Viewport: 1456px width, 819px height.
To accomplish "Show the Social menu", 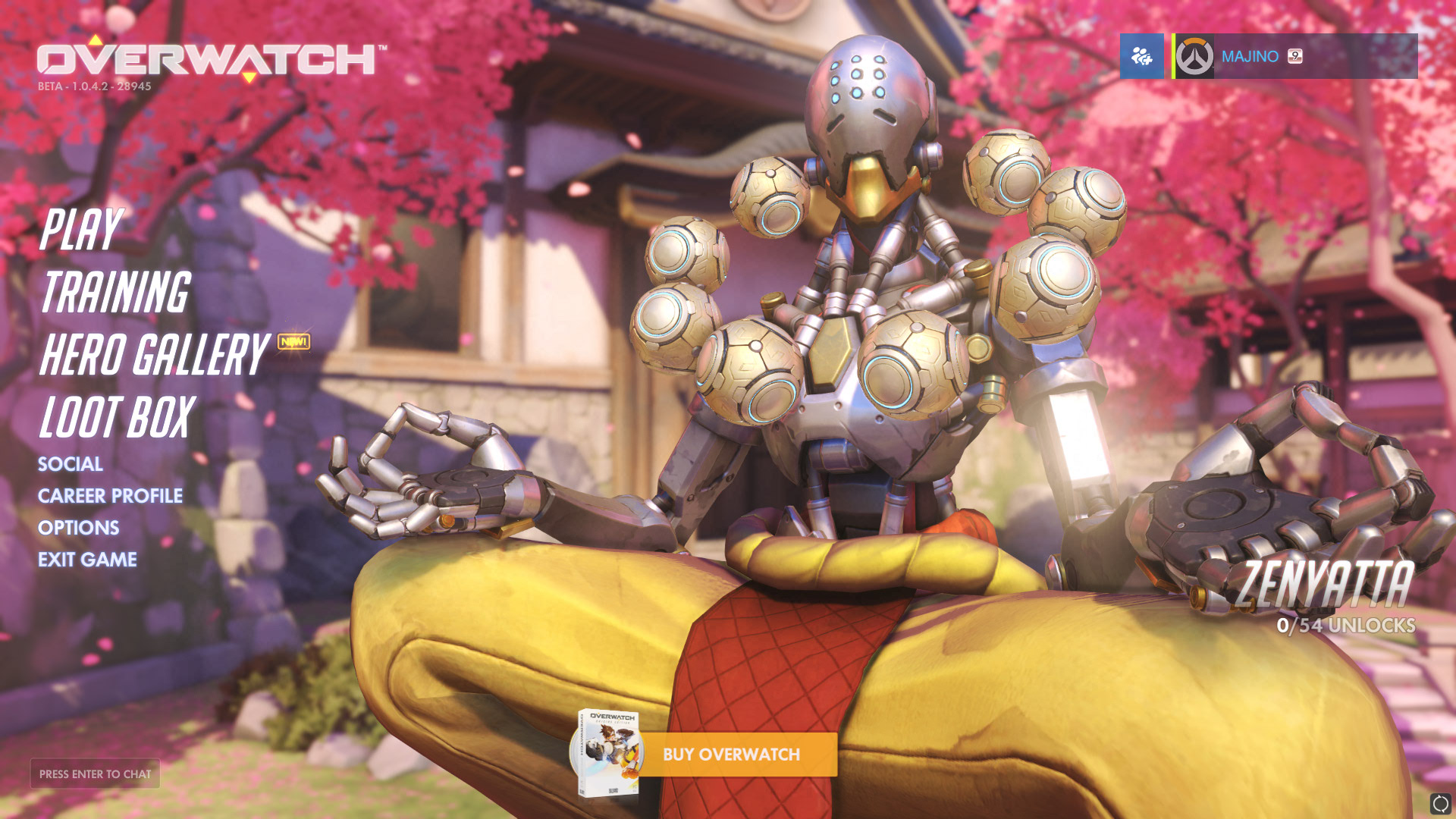I will click(71, 464).
